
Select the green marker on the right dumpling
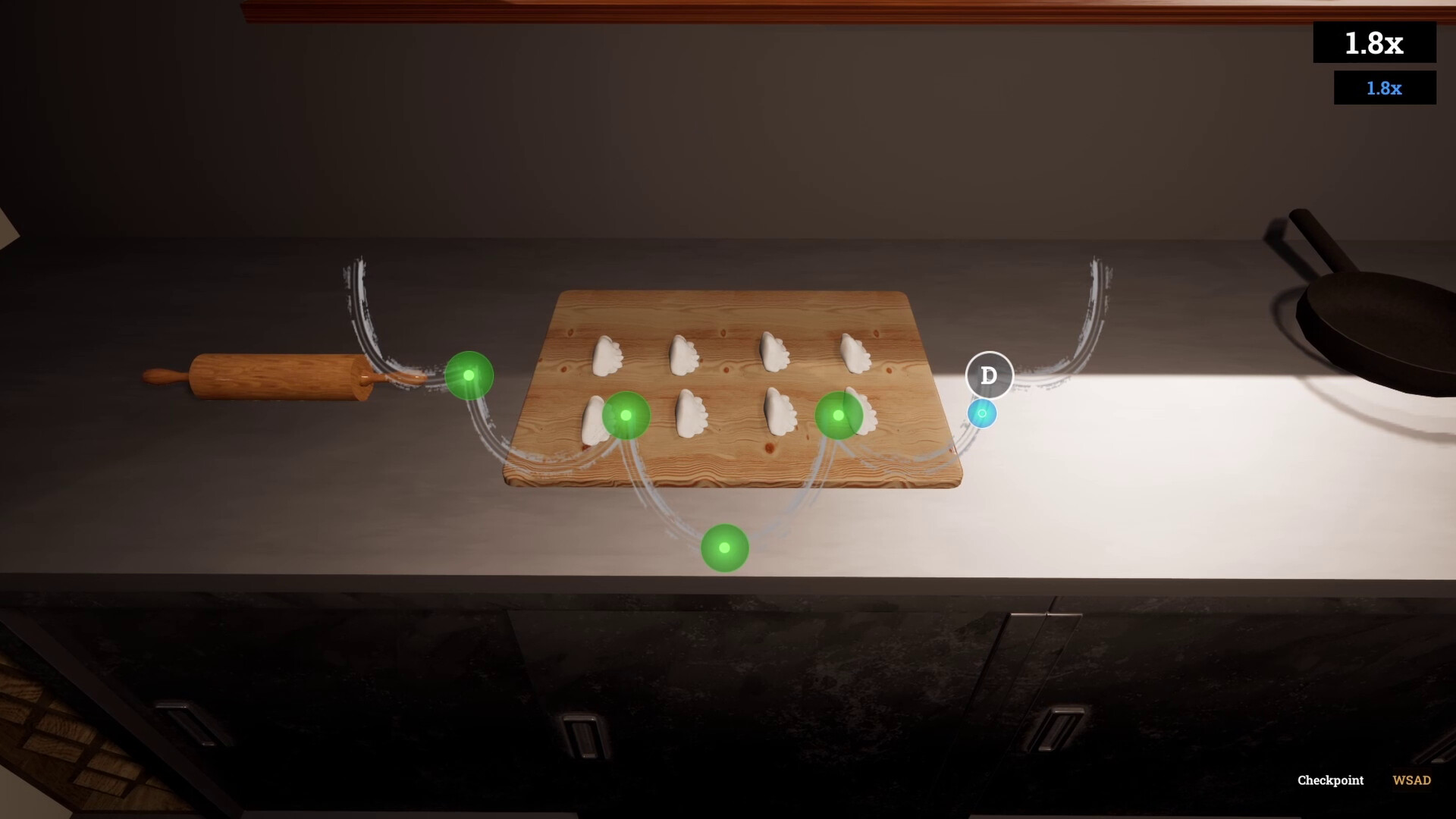click(x=838, y=415)
